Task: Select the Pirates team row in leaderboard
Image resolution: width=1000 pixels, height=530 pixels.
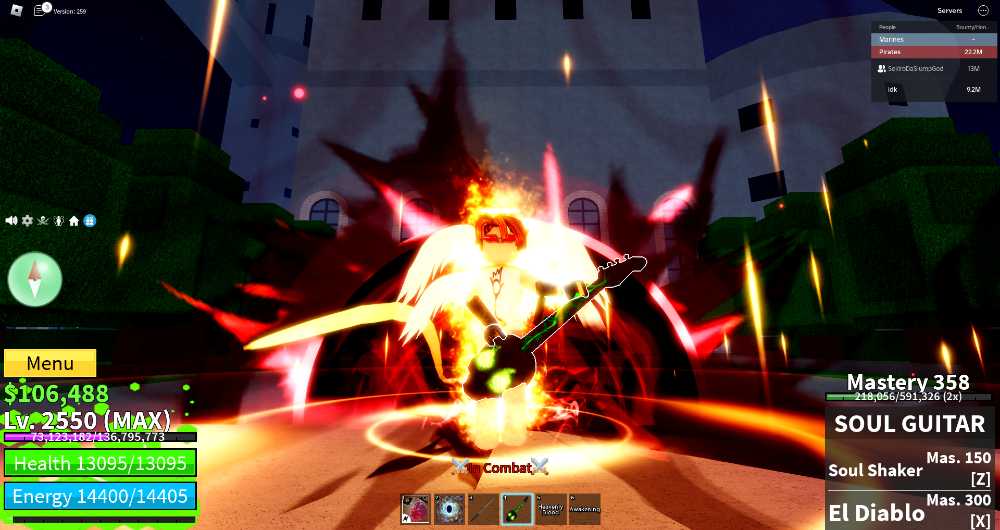Action: tap(931, 52)
